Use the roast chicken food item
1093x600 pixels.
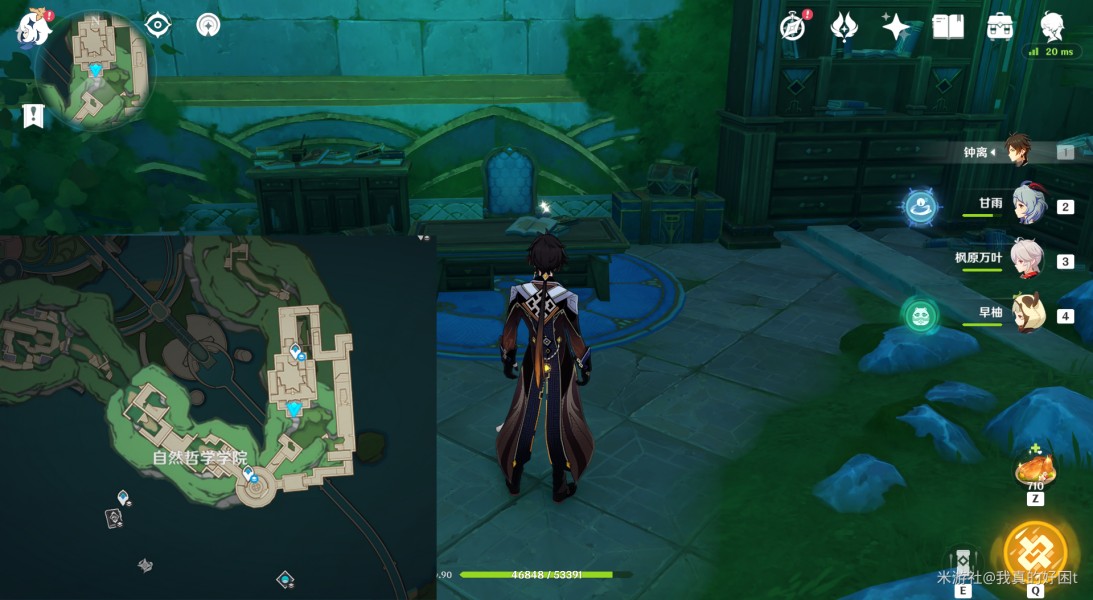(x=1034, y=471)
